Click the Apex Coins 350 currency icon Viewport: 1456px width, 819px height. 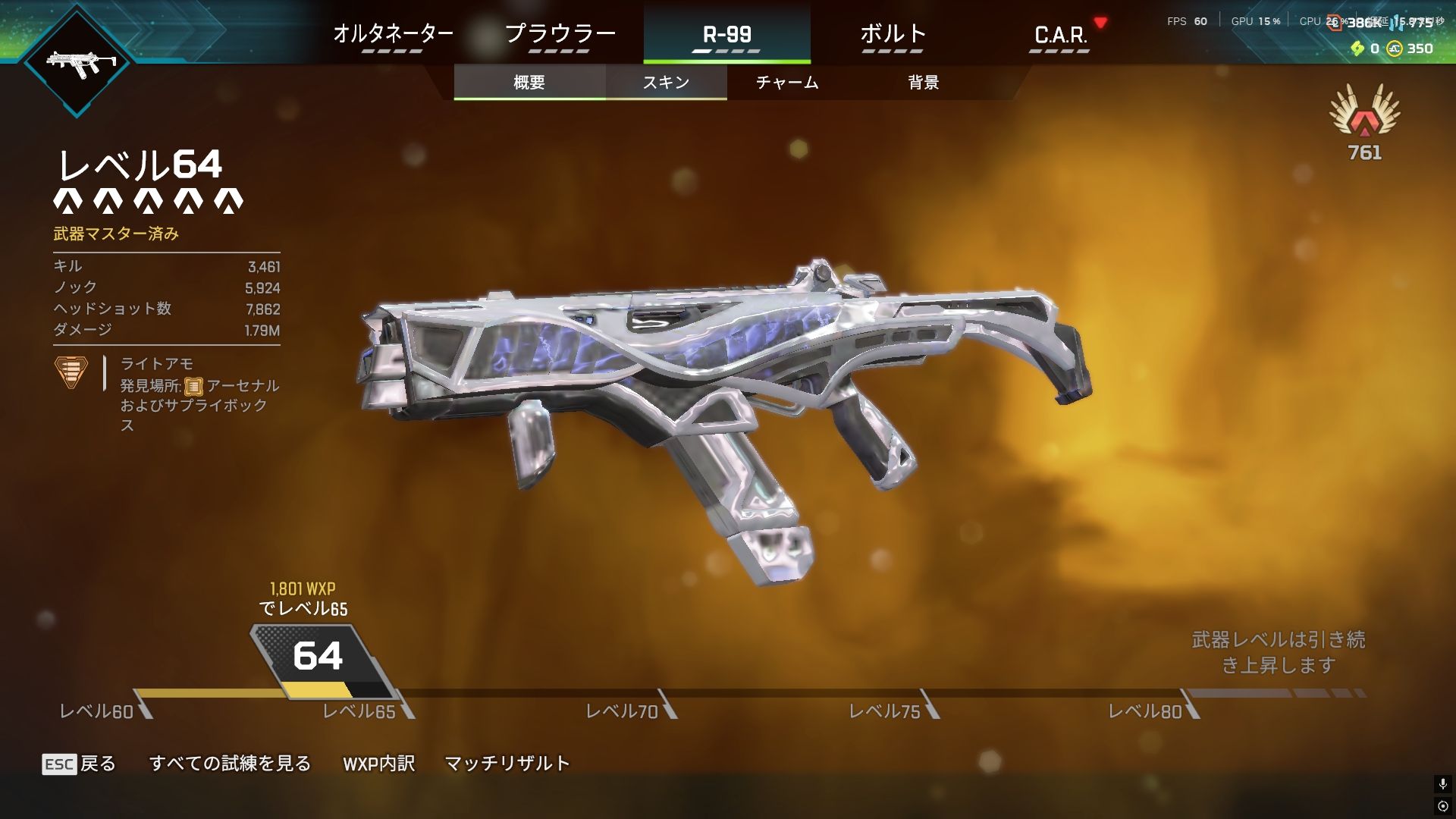point(1394,49)
